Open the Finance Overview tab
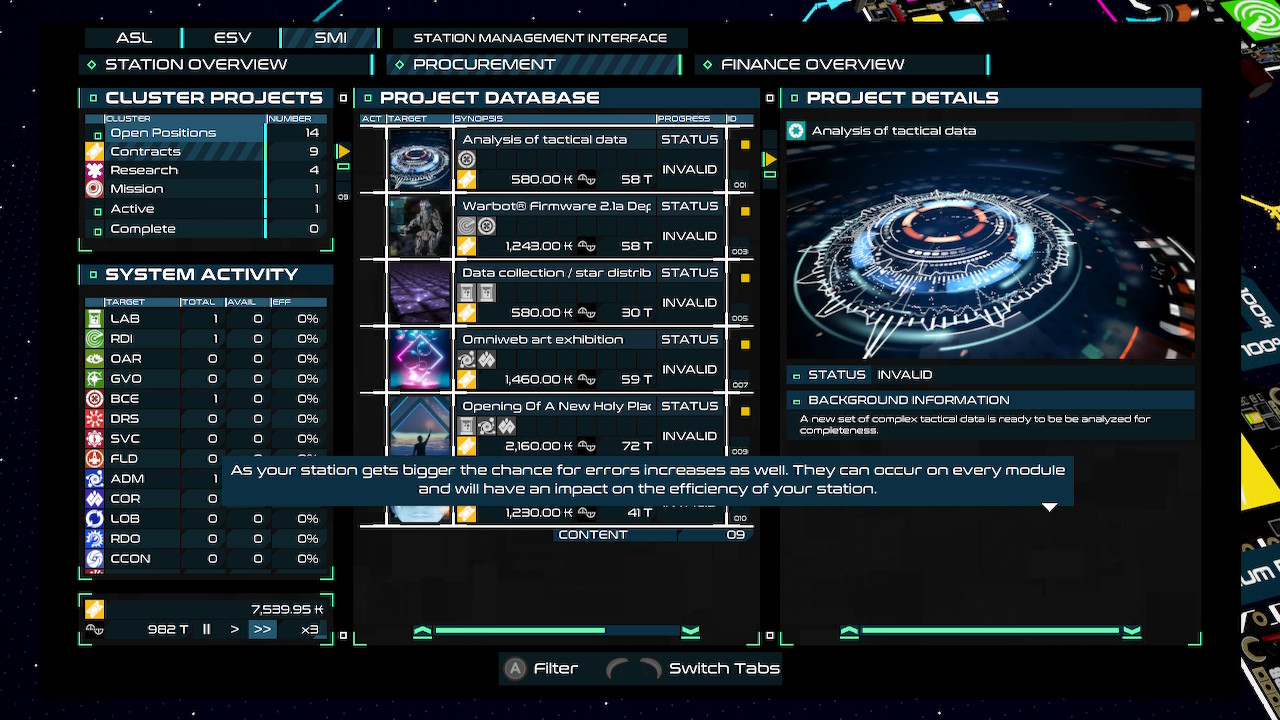The image size is (1280, 720). point(812,65)
